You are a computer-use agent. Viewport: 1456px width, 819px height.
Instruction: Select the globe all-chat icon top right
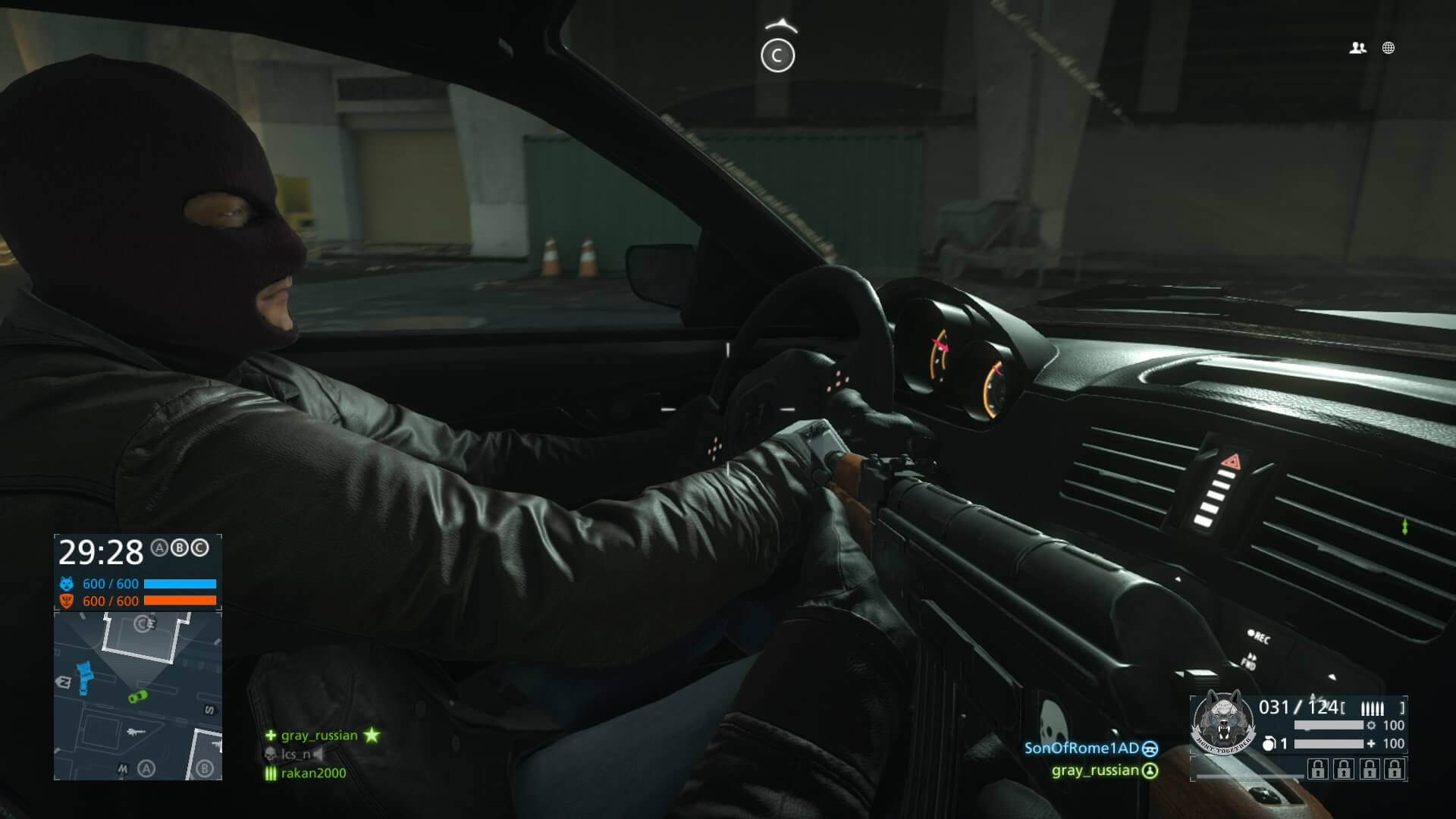click(x=1388, y=48)
